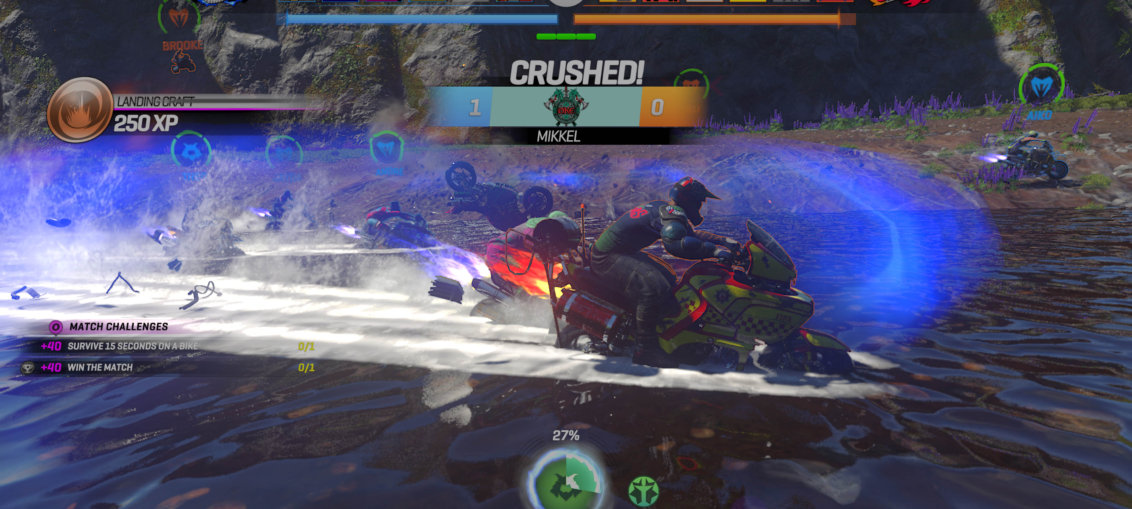
Task: Select the small green emblem ability icon
Action: [x=643, y=490]
